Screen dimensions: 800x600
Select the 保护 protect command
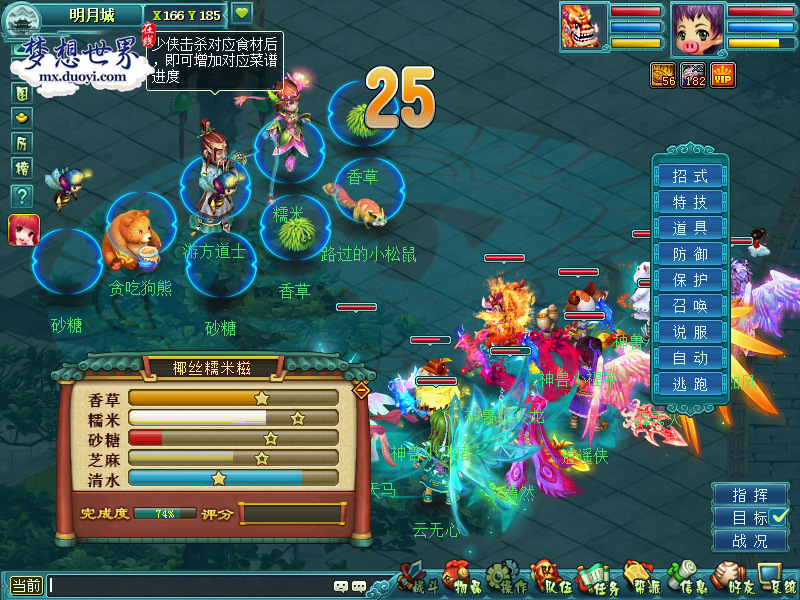(690, 280)
